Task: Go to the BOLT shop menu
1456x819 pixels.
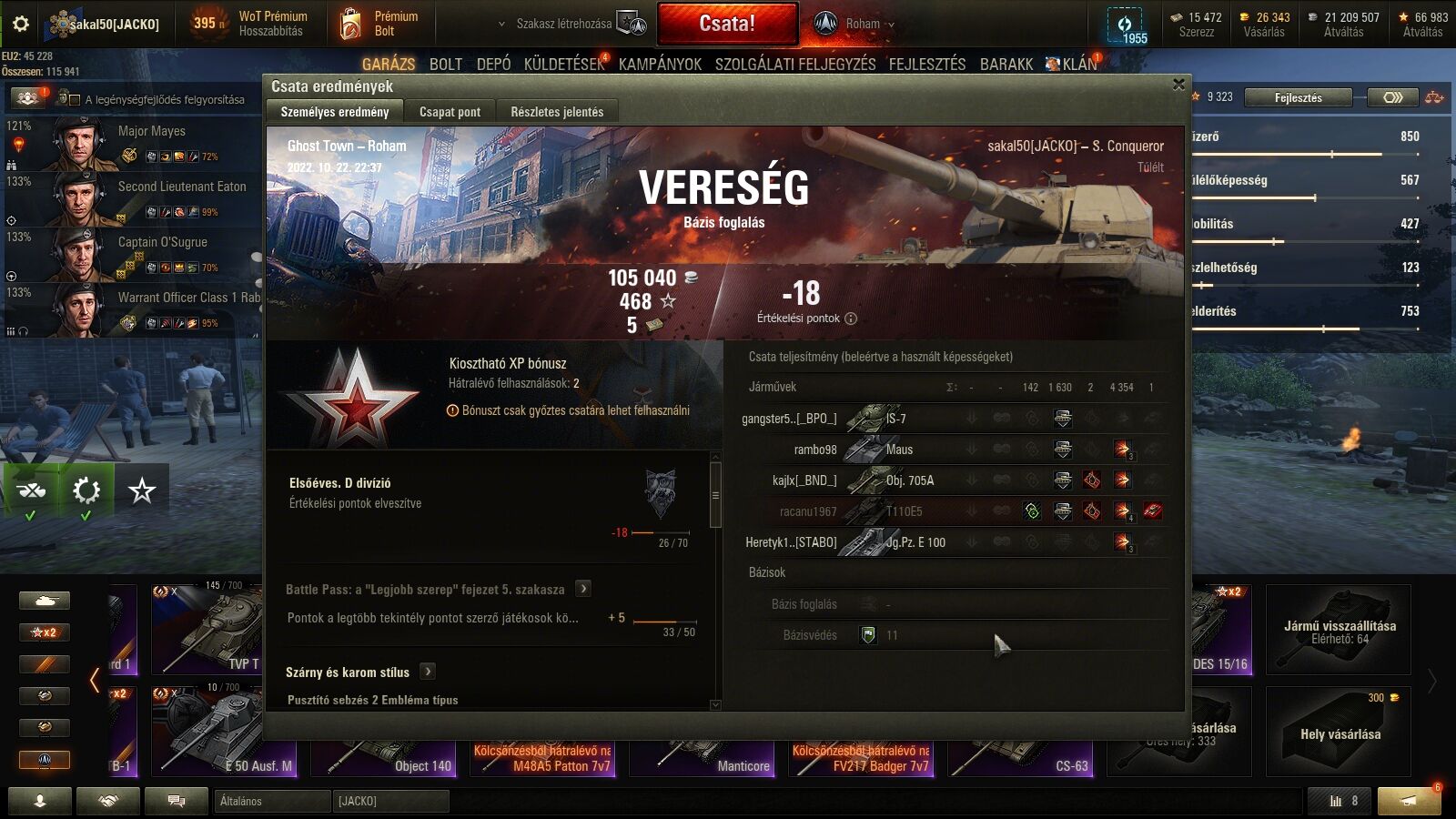Action: (x=446, y=64)
